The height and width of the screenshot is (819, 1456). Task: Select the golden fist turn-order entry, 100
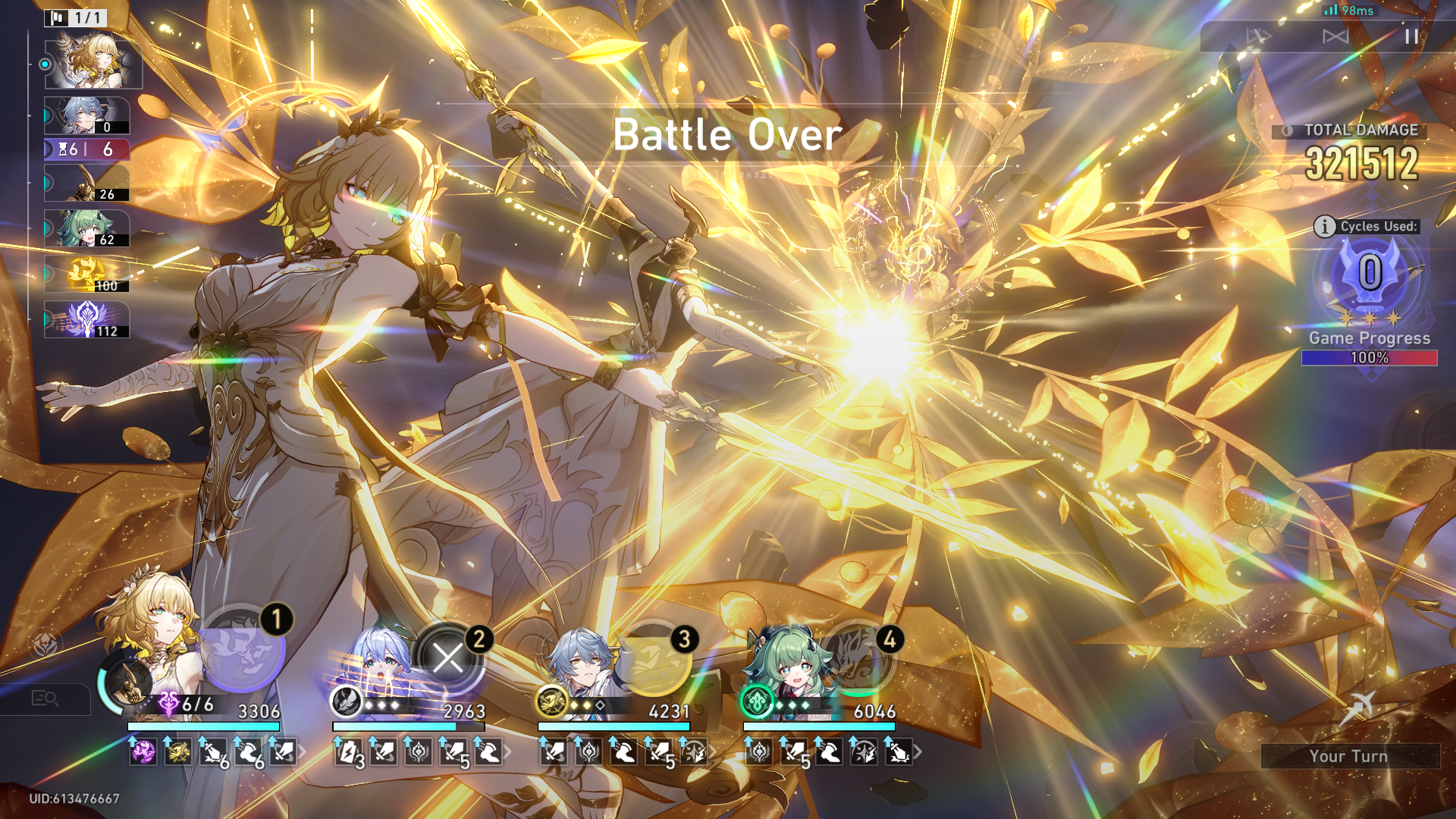(x=87, y=275)
